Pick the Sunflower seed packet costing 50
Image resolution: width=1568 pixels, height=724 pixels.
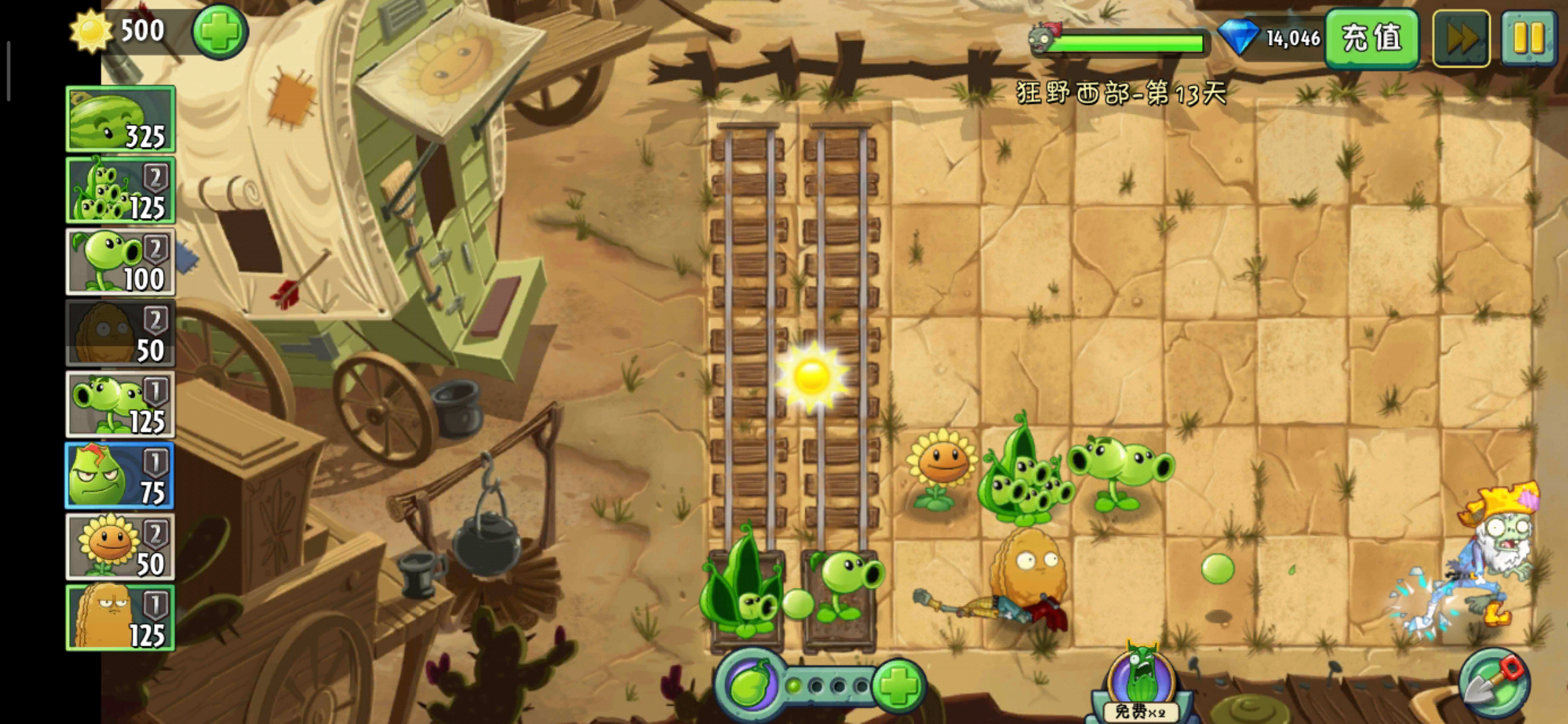click(x=121, y=547)
